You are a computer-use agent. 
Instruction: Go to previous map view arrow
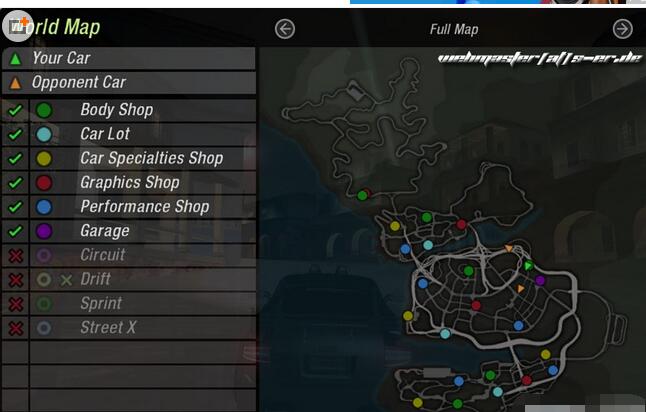click(285, 29)
